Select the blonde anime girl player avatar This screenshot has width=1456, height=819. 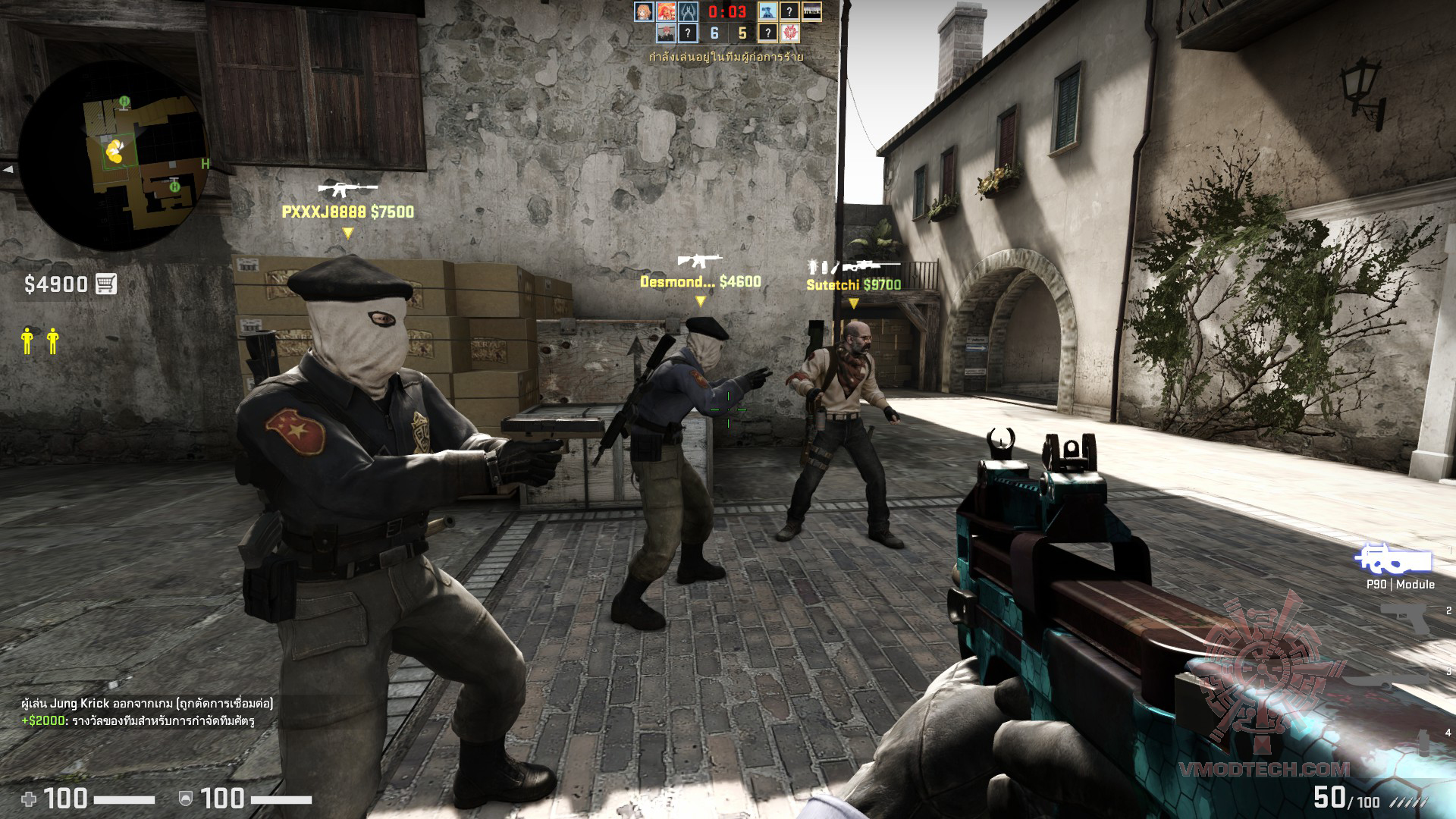tap(644, 11)
